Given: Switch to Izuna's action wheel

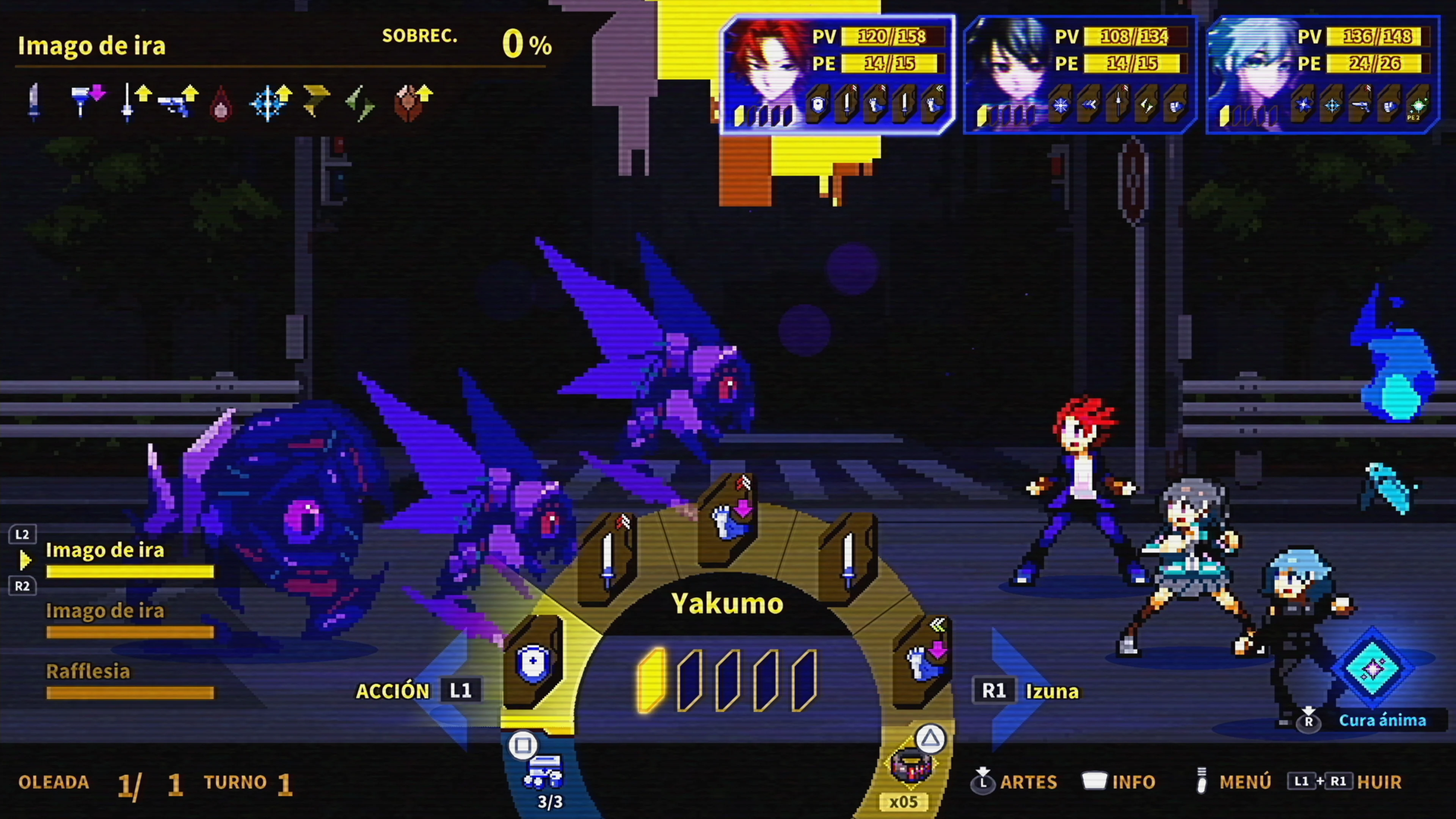Looking at the screenshot, I should [x=1051, y=691].
